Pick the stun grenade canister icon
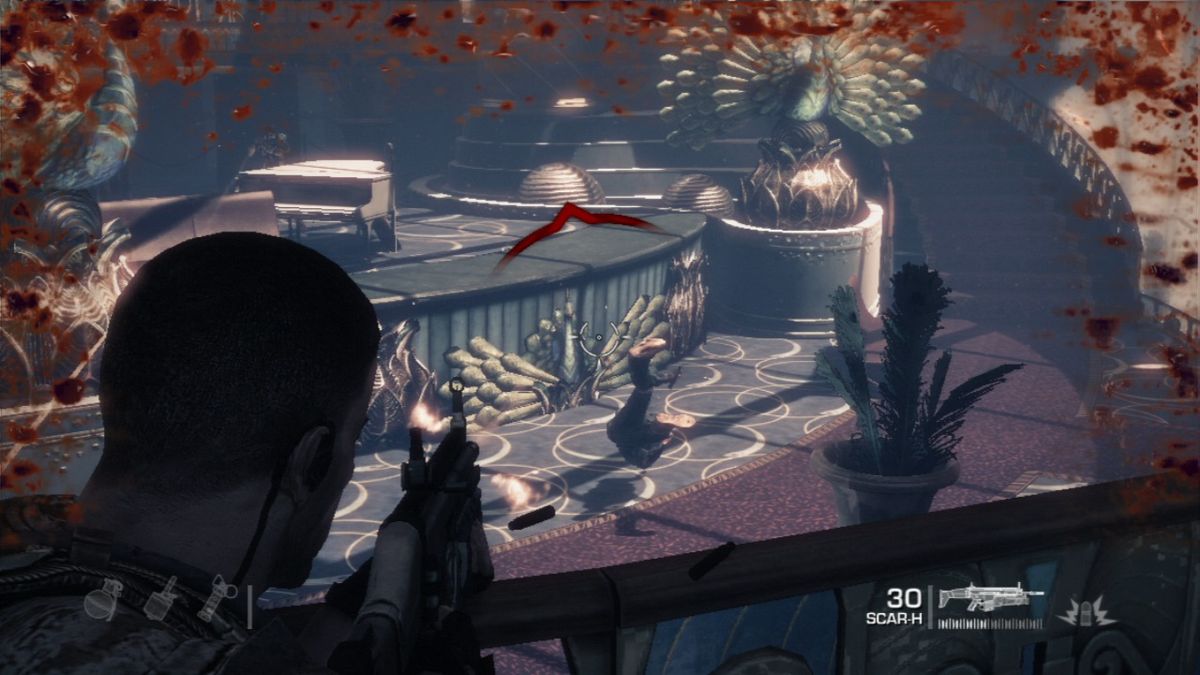Viewport: 1200px width, 675px height. 216,598
